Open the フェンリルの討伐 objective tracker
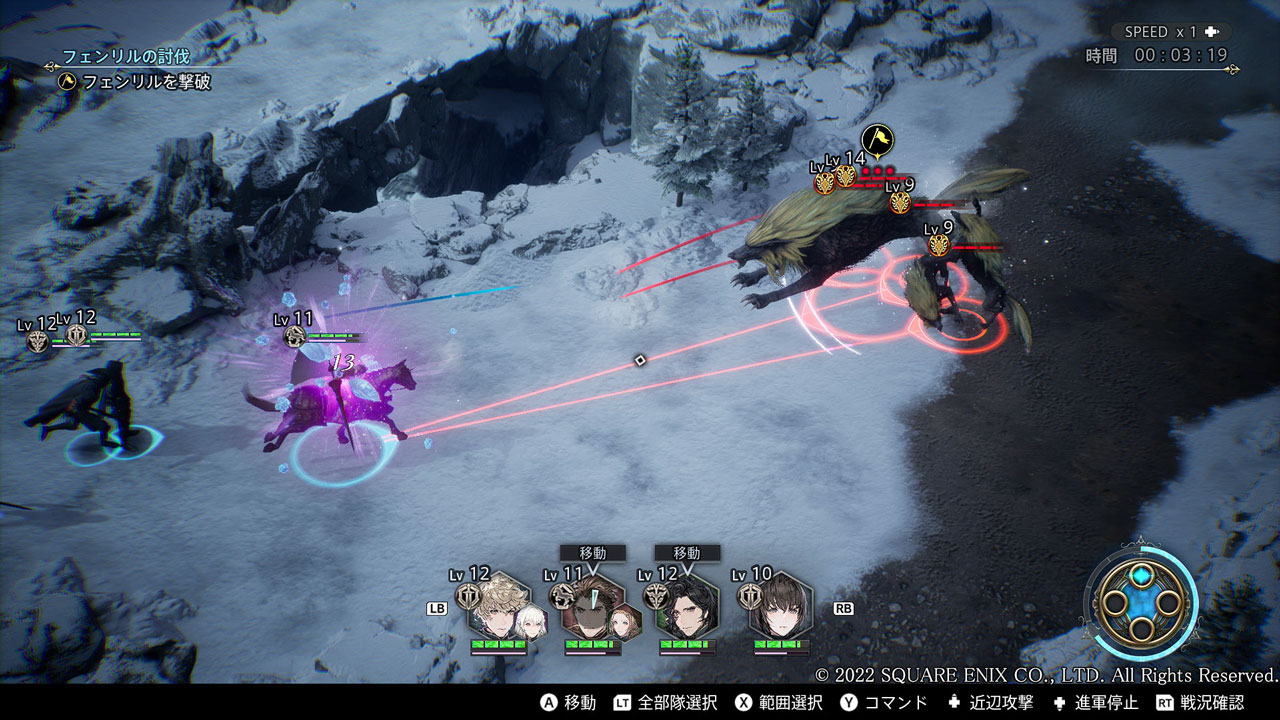This screenshot has height=720, width=1280. coord(126,56)
